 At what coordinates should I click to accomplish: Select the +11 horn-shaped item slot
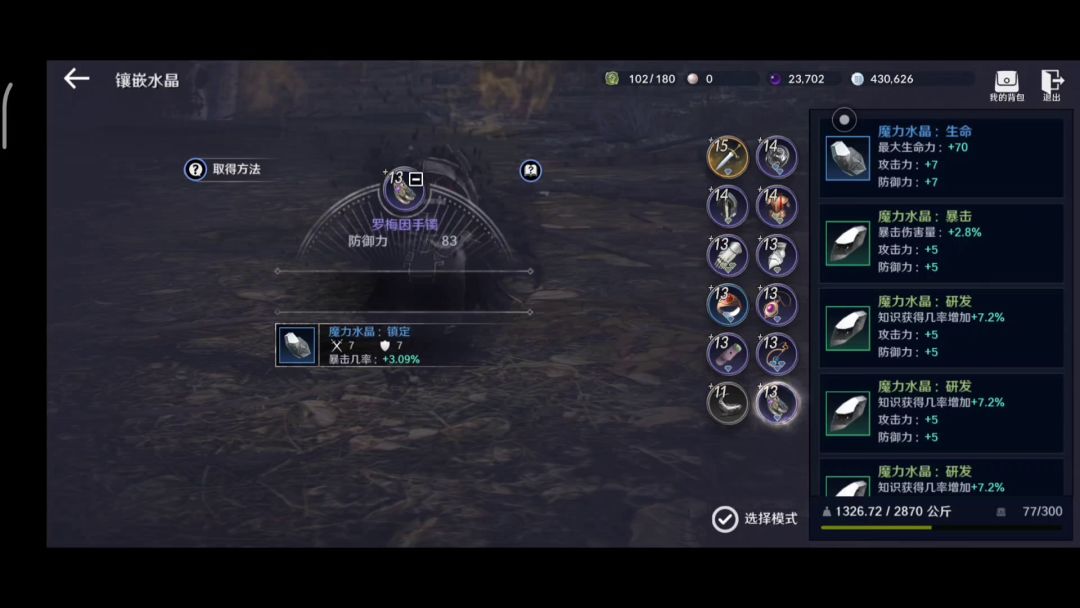tap(727, 403)
